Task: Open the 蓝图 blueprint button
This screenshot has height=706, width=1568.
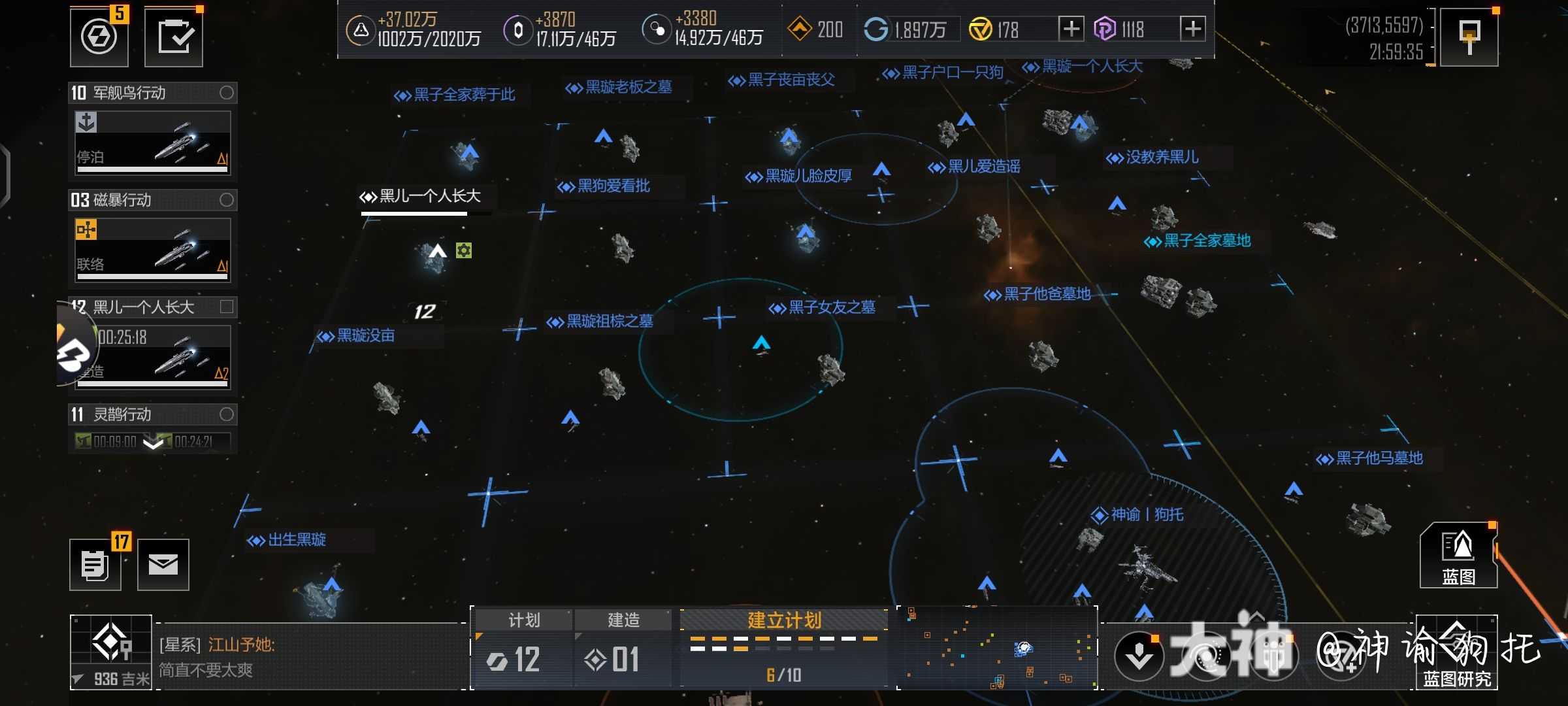Action: click(1458, 556)
